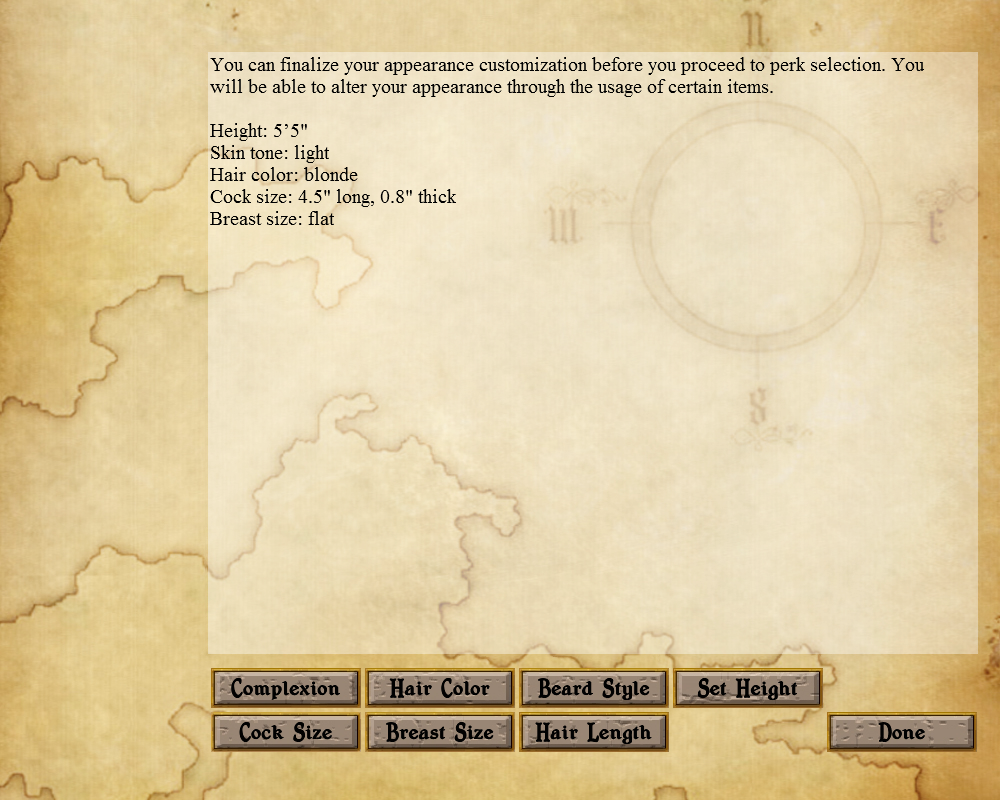Click the Set Height button

[x=748, y=688]
